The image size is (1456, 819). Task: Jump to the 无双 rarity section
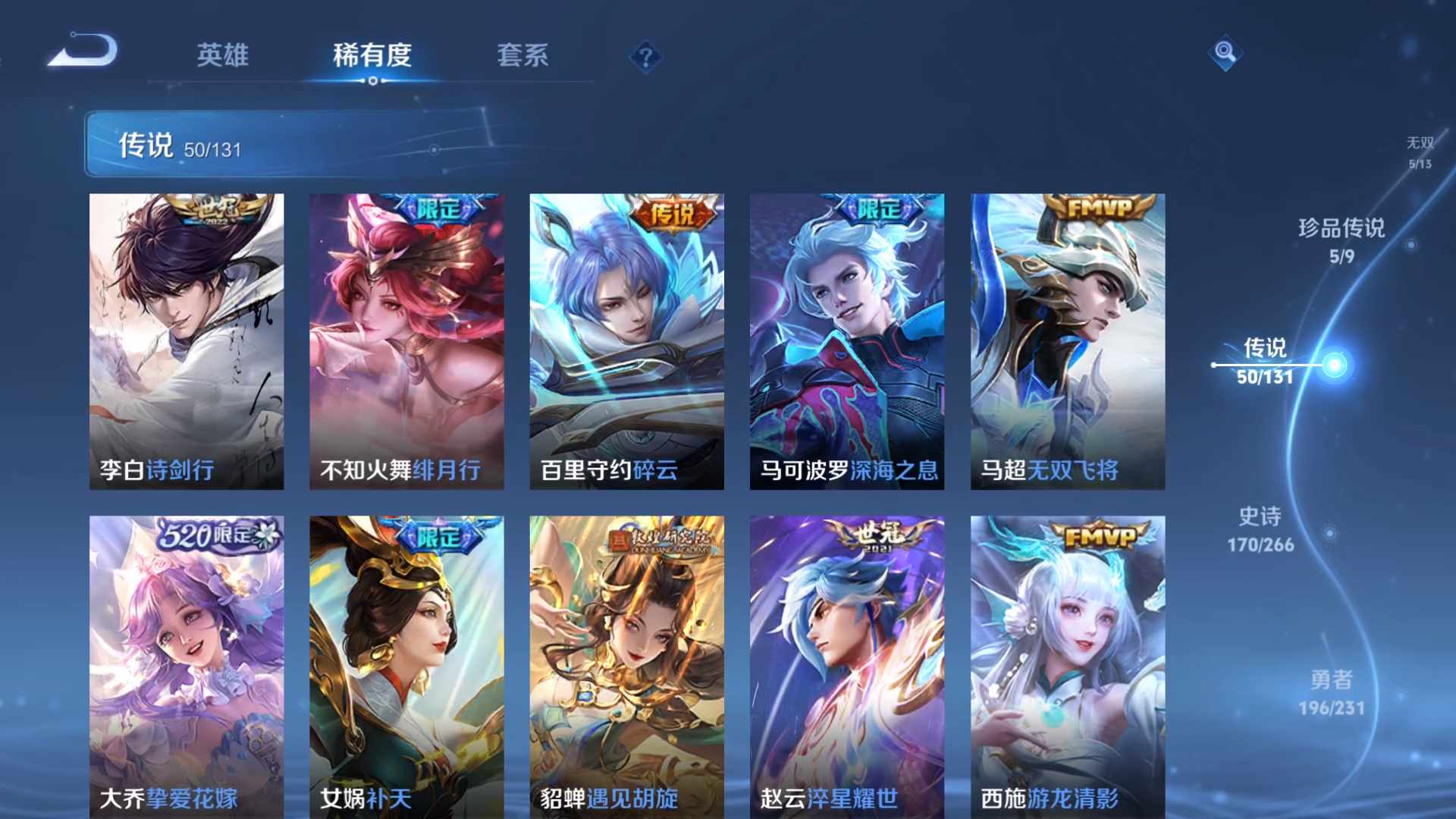(1419, 148)
